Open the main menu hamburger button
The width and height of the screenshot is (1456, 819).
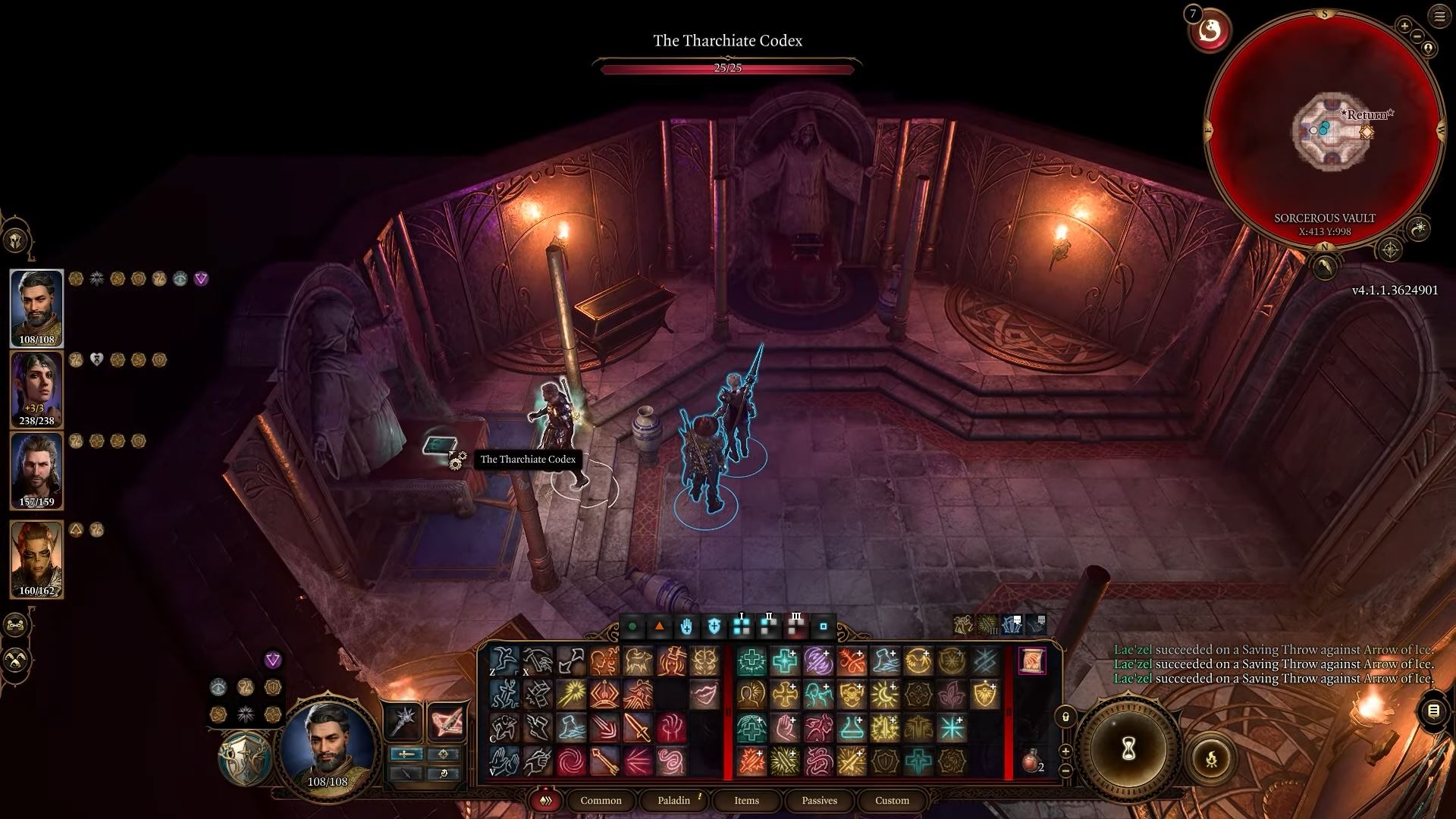point(1439,16)
